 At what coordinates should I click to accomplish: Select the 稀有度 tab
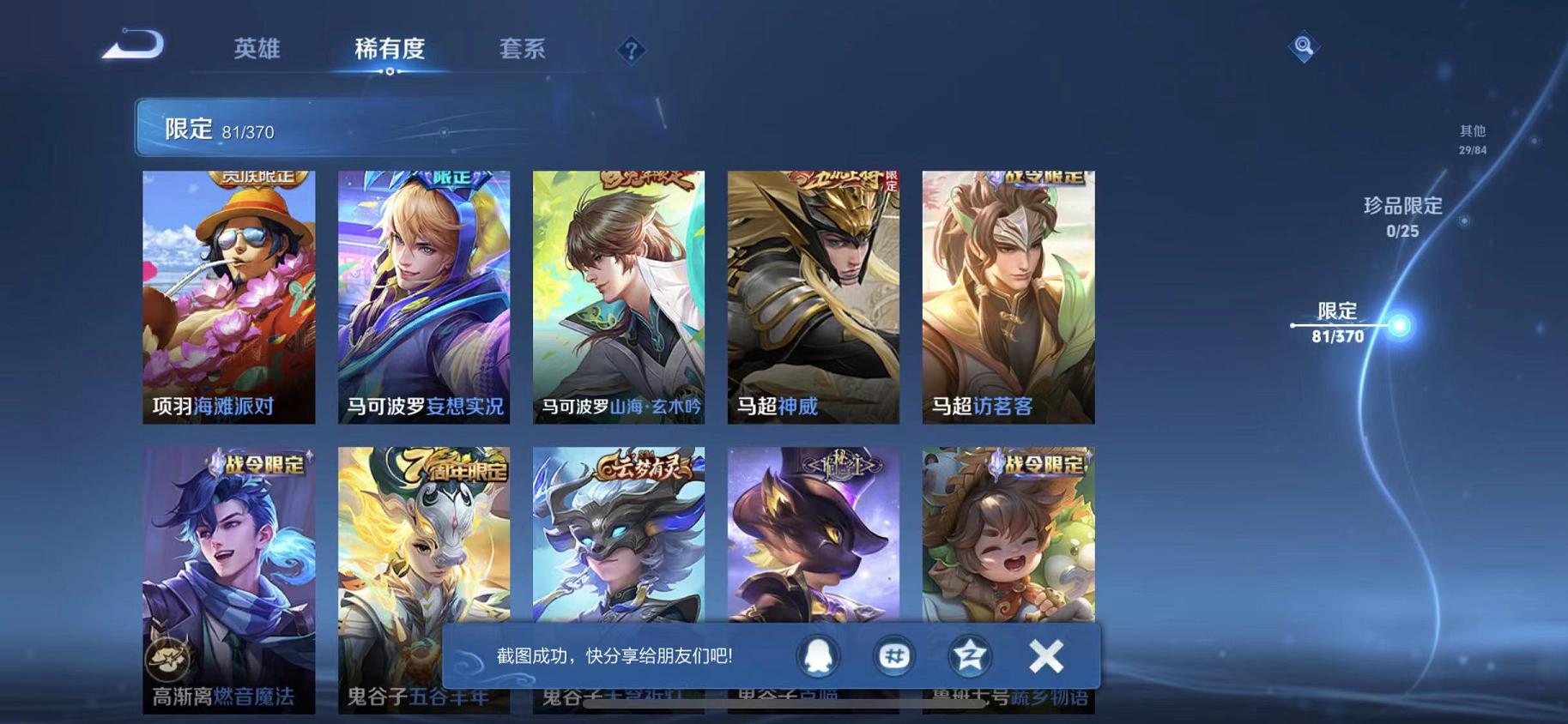[x=391, y=49]
